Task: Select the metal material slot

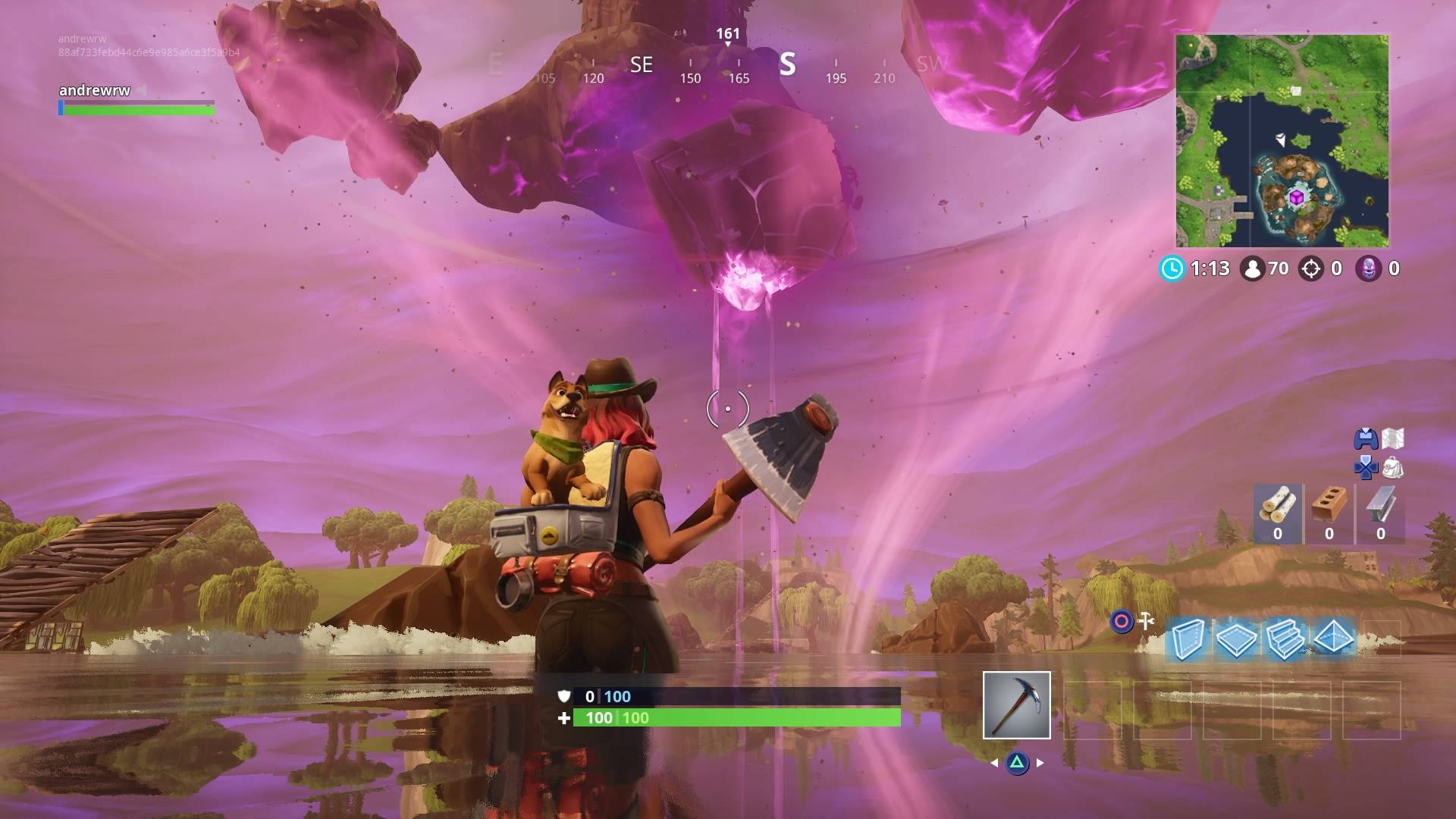Action: point(1380,513)
